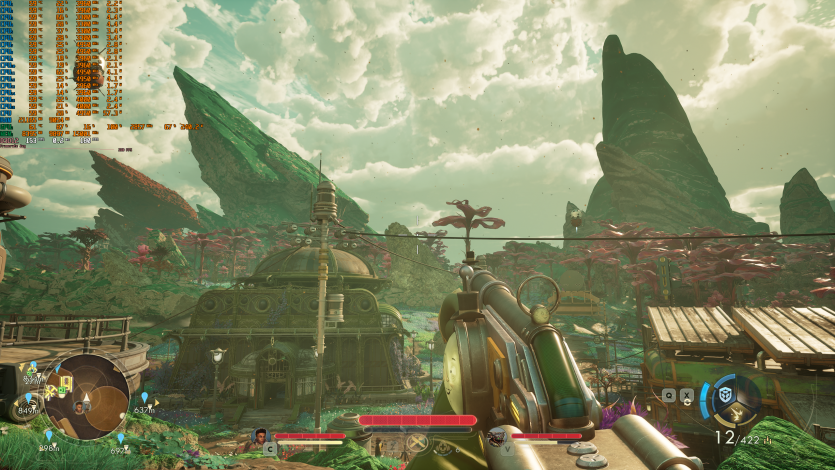Click the player portrait on the minimap

(79, 408)
